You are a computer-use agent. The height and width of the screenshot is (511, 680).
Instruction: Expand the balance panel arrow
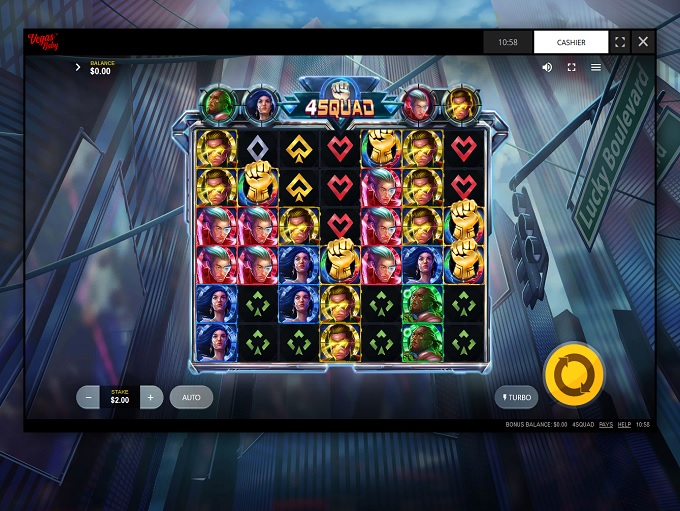(78, 68)
